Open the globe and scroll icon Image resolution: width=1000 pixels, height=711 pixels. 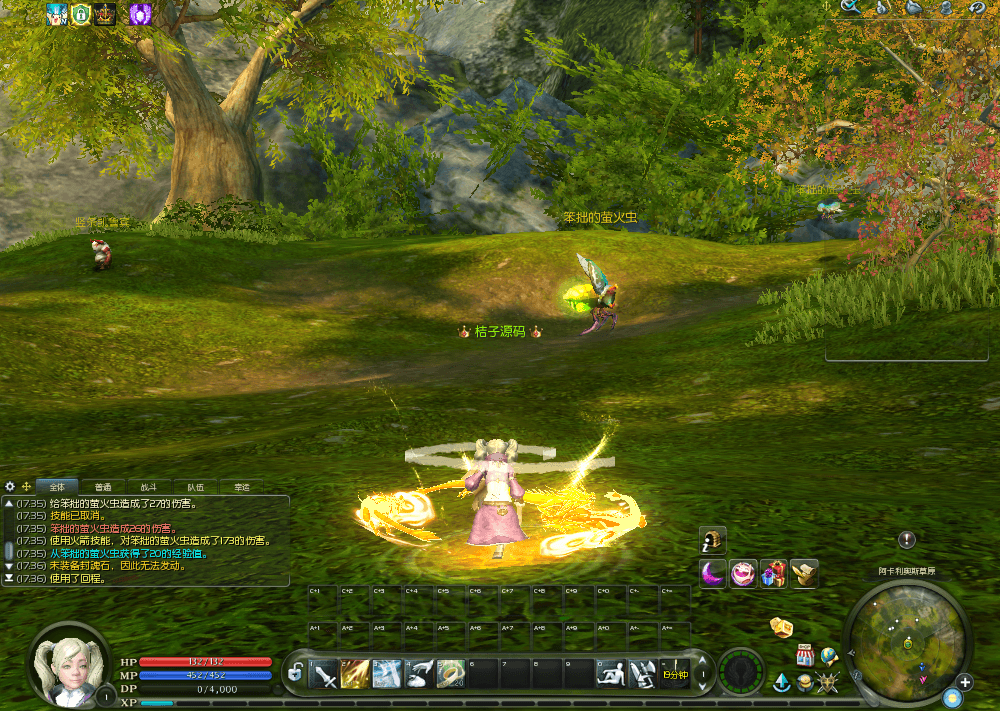point(829,656)
